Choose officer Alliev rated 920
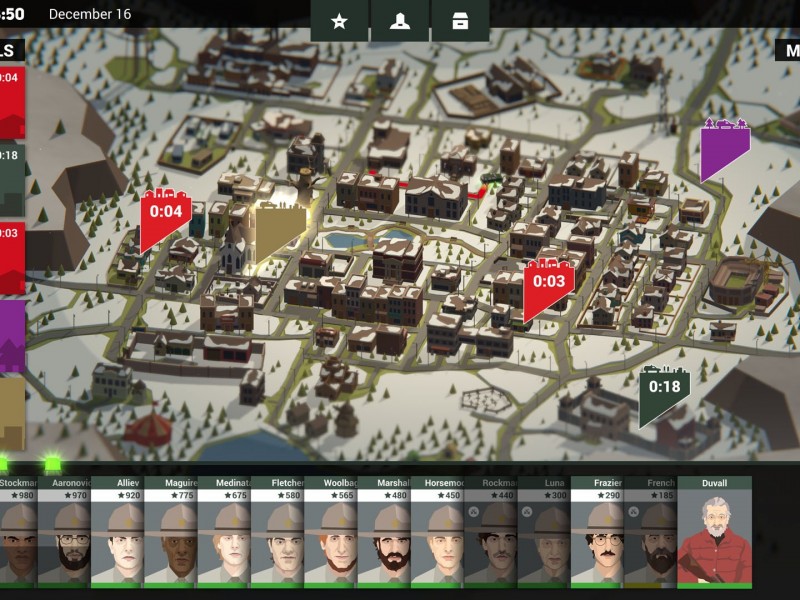Screen dimensions: 800x600 [x=117, y=530]
